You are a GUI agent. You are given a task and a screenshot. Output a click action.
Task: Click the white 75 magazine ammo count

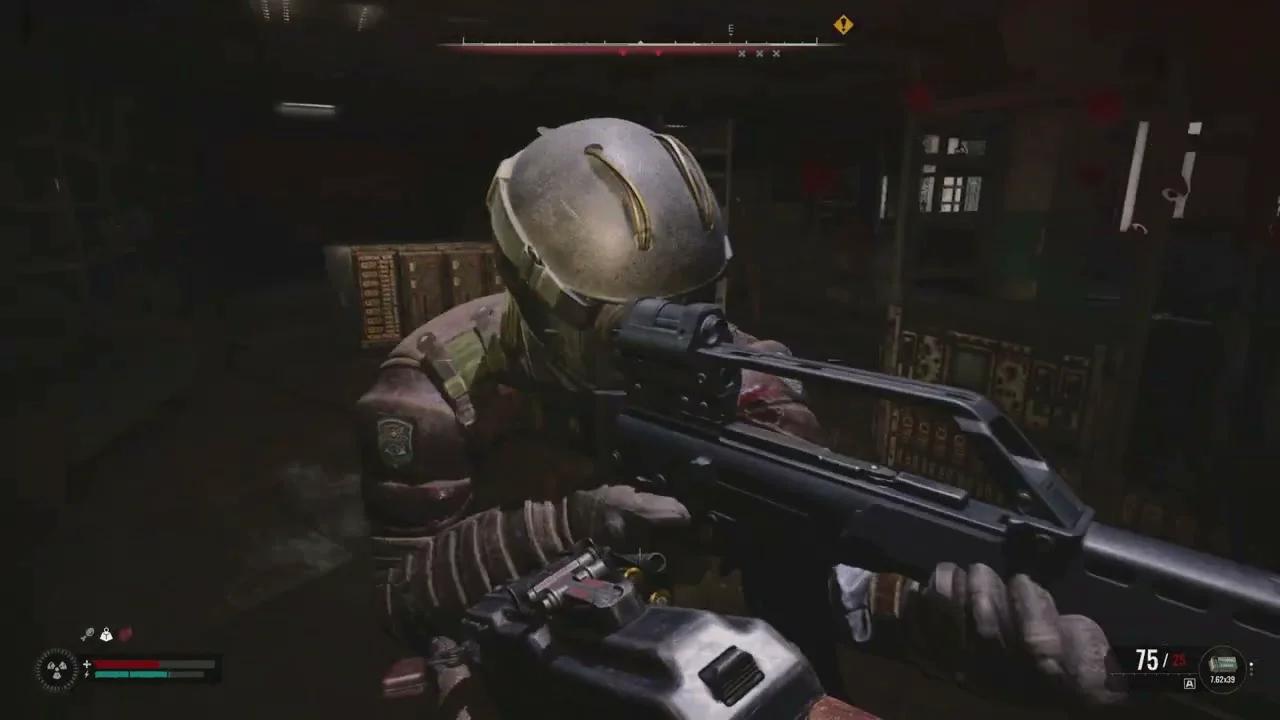(x=1146, y=658)
